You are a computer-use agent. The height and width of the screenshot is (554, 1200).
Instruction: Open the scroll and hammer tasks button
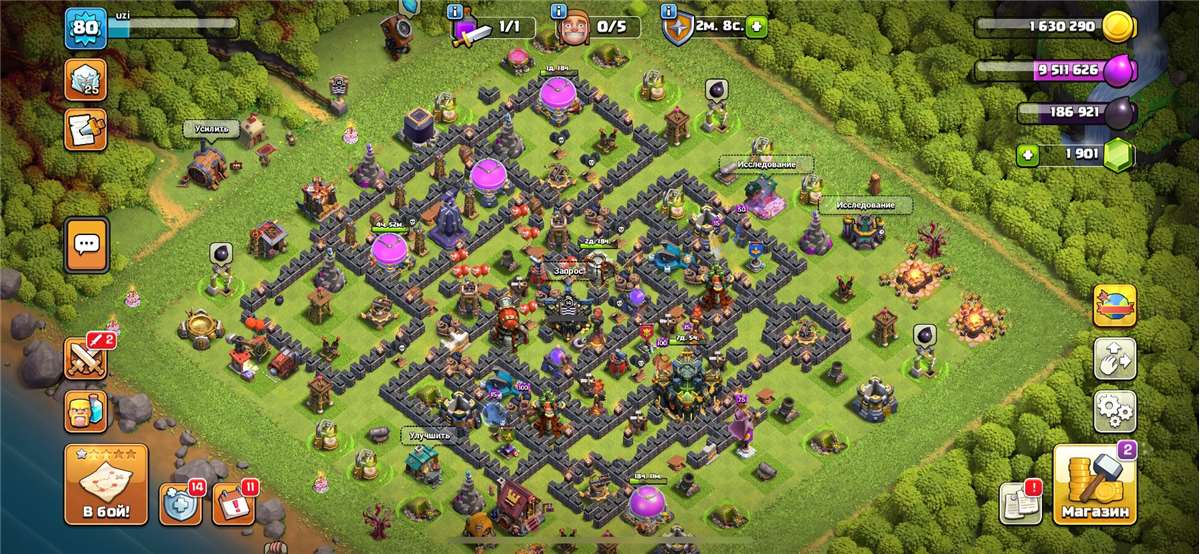pyautogui.click(x=86, y=130)
